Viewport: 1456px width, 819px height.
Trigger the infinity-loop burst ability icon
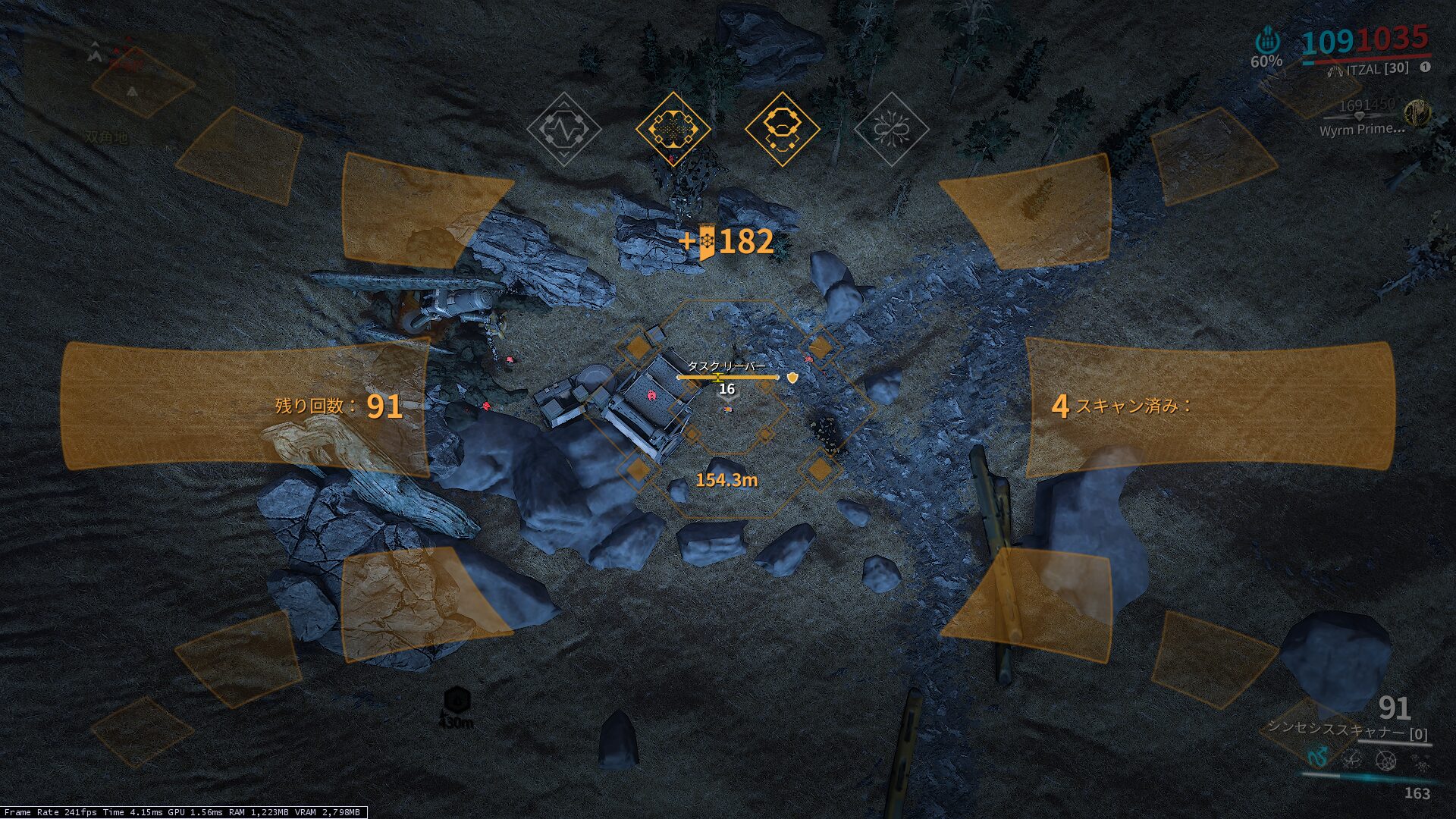(891, 130)
